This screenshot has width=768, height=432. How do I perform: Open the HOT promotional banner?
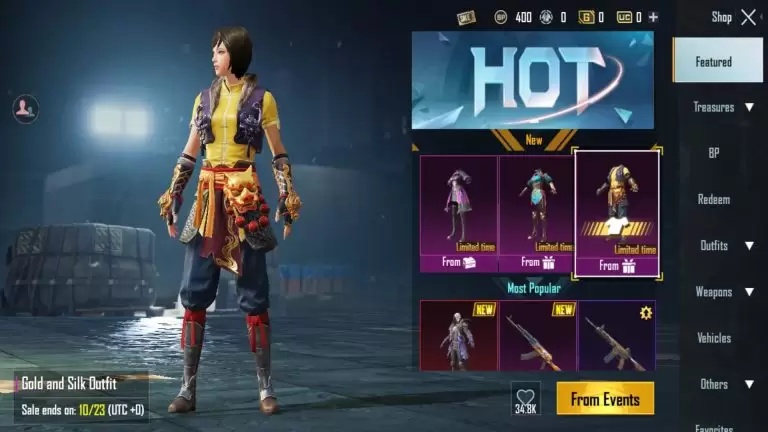point(533,80)
